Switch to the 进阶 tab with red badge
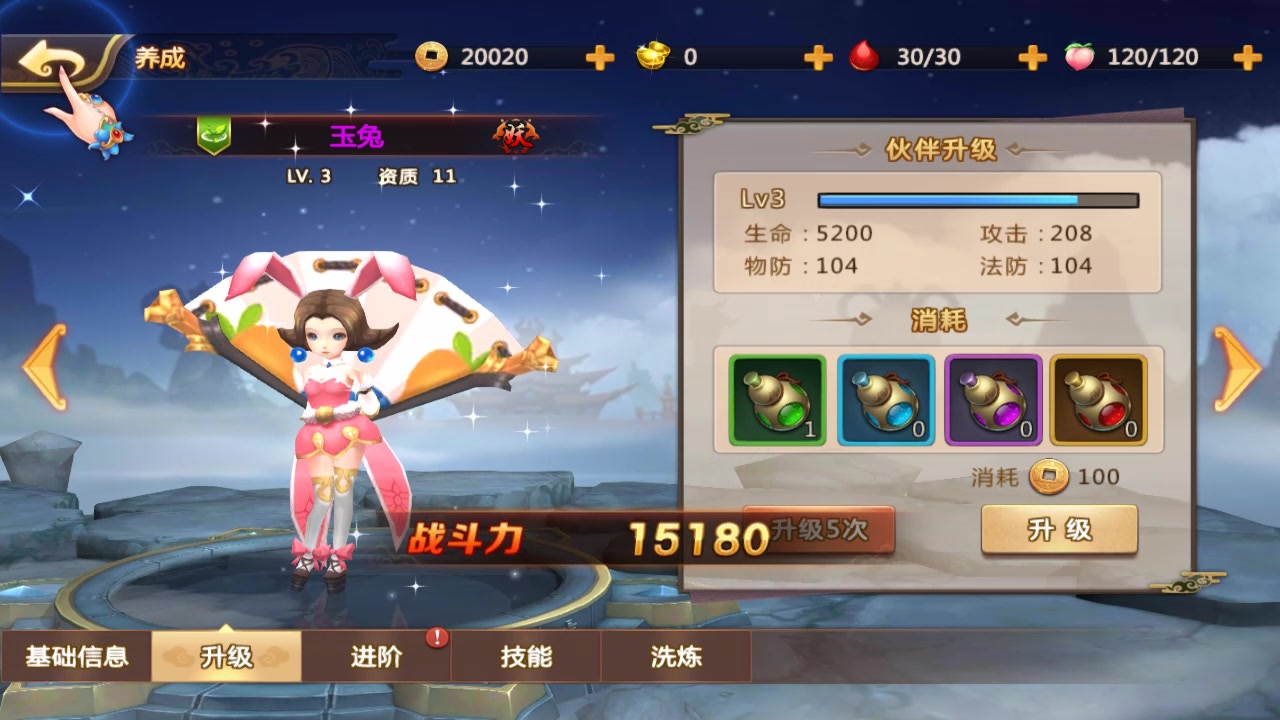 coord(378,657)
